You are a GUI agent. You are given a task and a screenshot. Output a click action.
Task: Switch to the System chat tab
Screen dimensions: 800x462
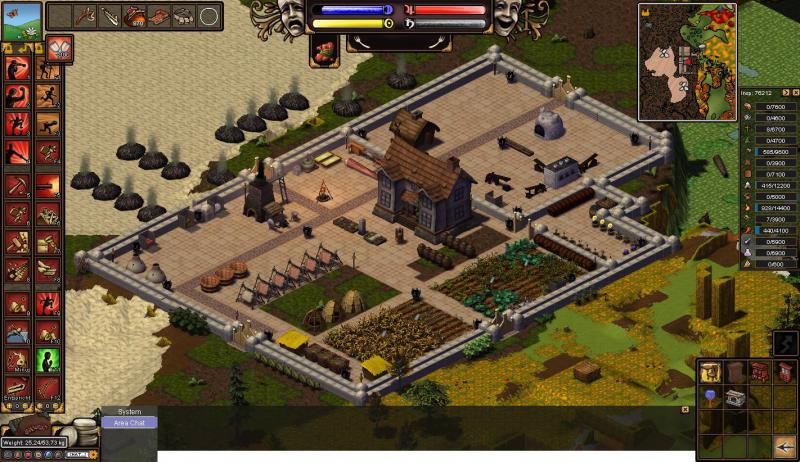pos(129,411)
